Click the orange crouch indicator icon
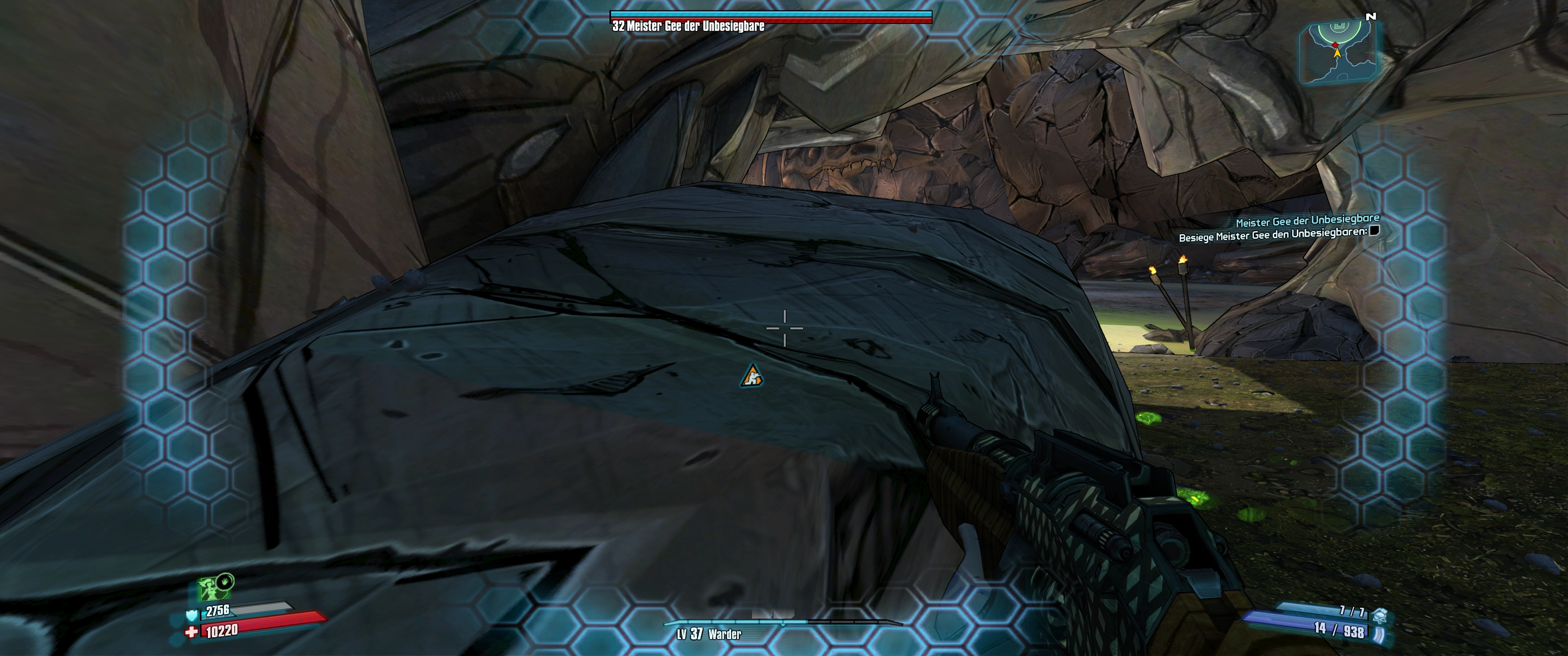The width and height of the screenshot is (1568, 656). tap(752, 377)
